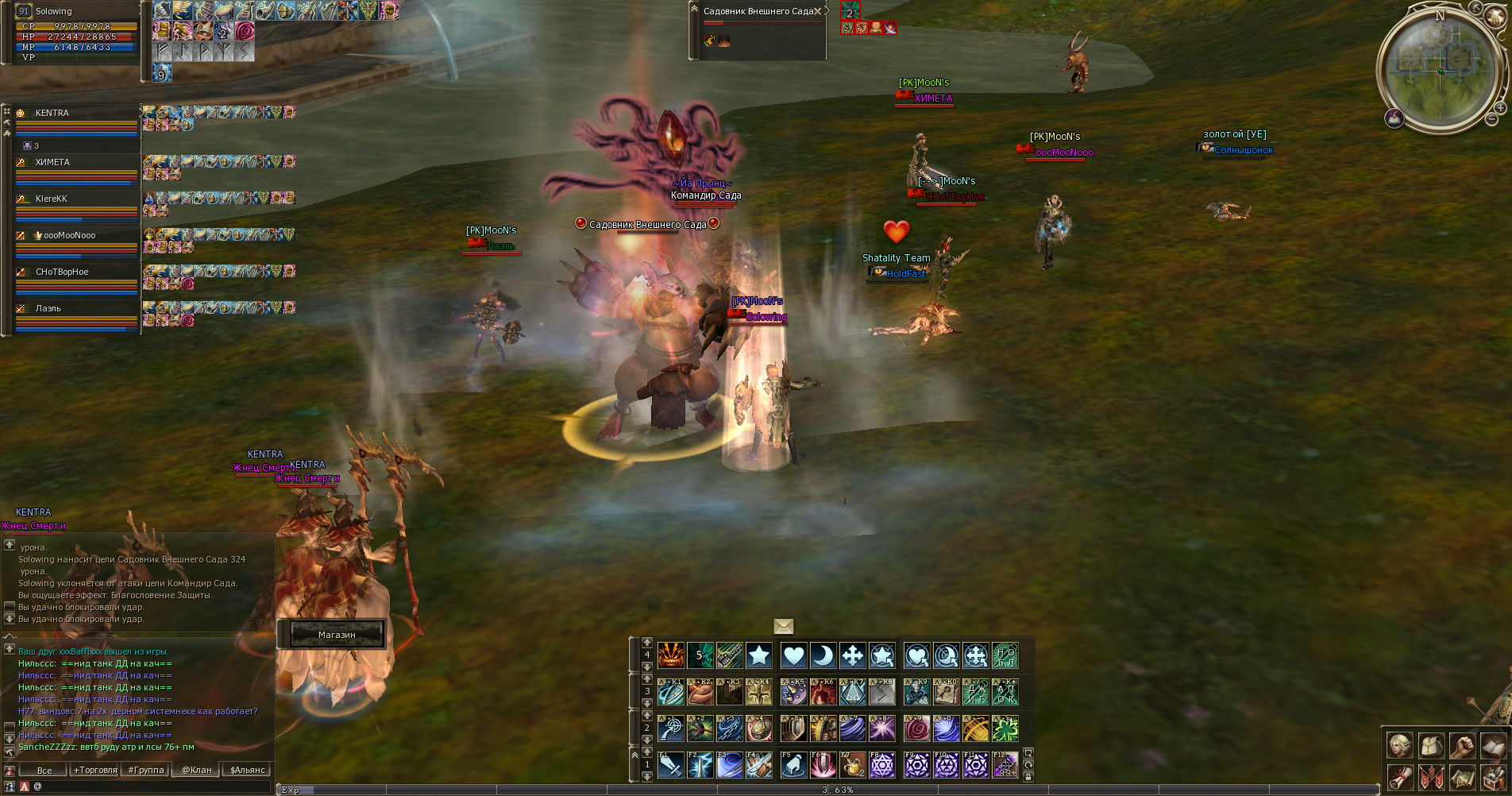The image size is (1512, 796).
Task: Open the #Группа chat tab
Action: tap(146, 770)
